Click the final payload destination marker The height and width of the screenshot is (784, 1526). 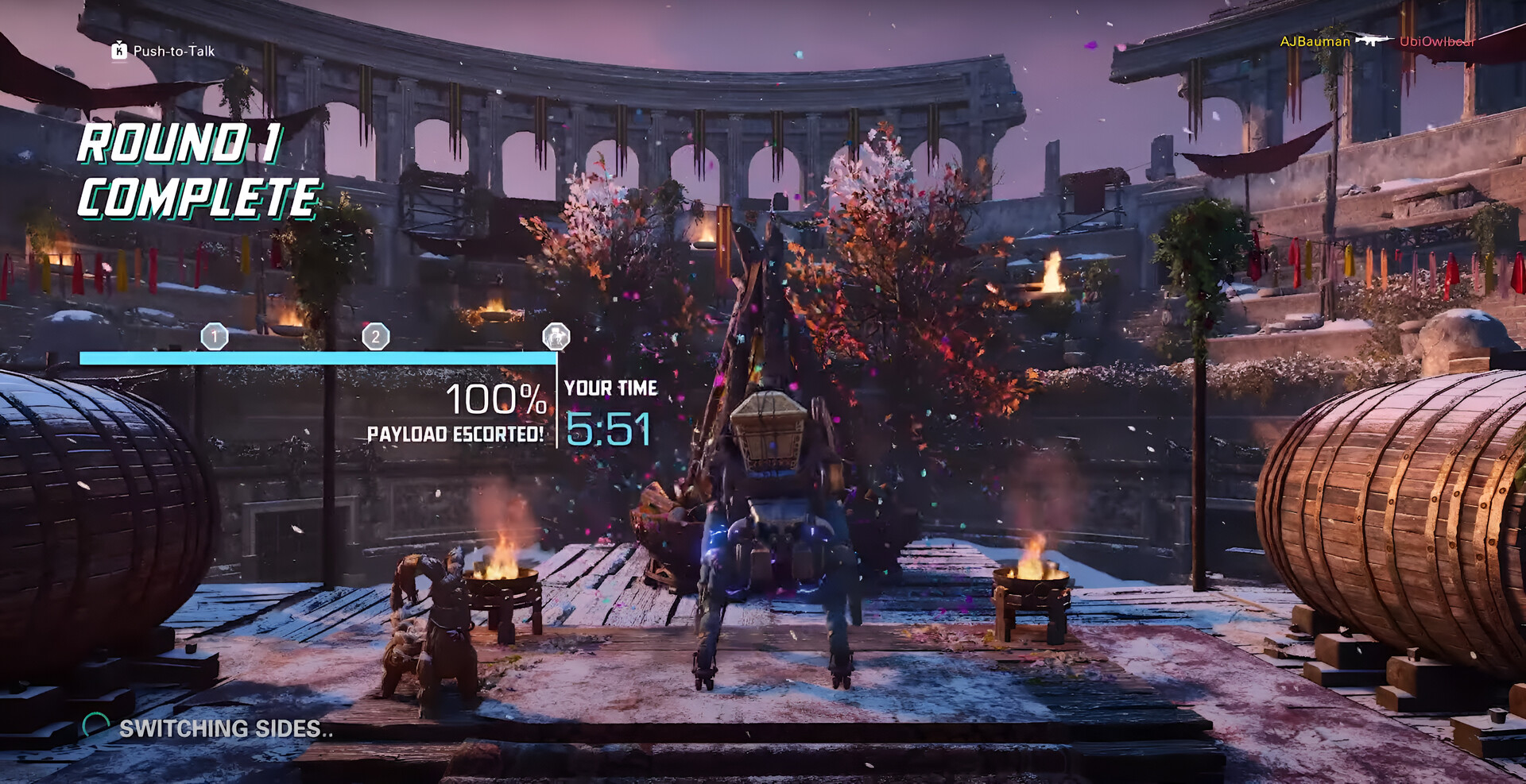(x=556, y=337)
